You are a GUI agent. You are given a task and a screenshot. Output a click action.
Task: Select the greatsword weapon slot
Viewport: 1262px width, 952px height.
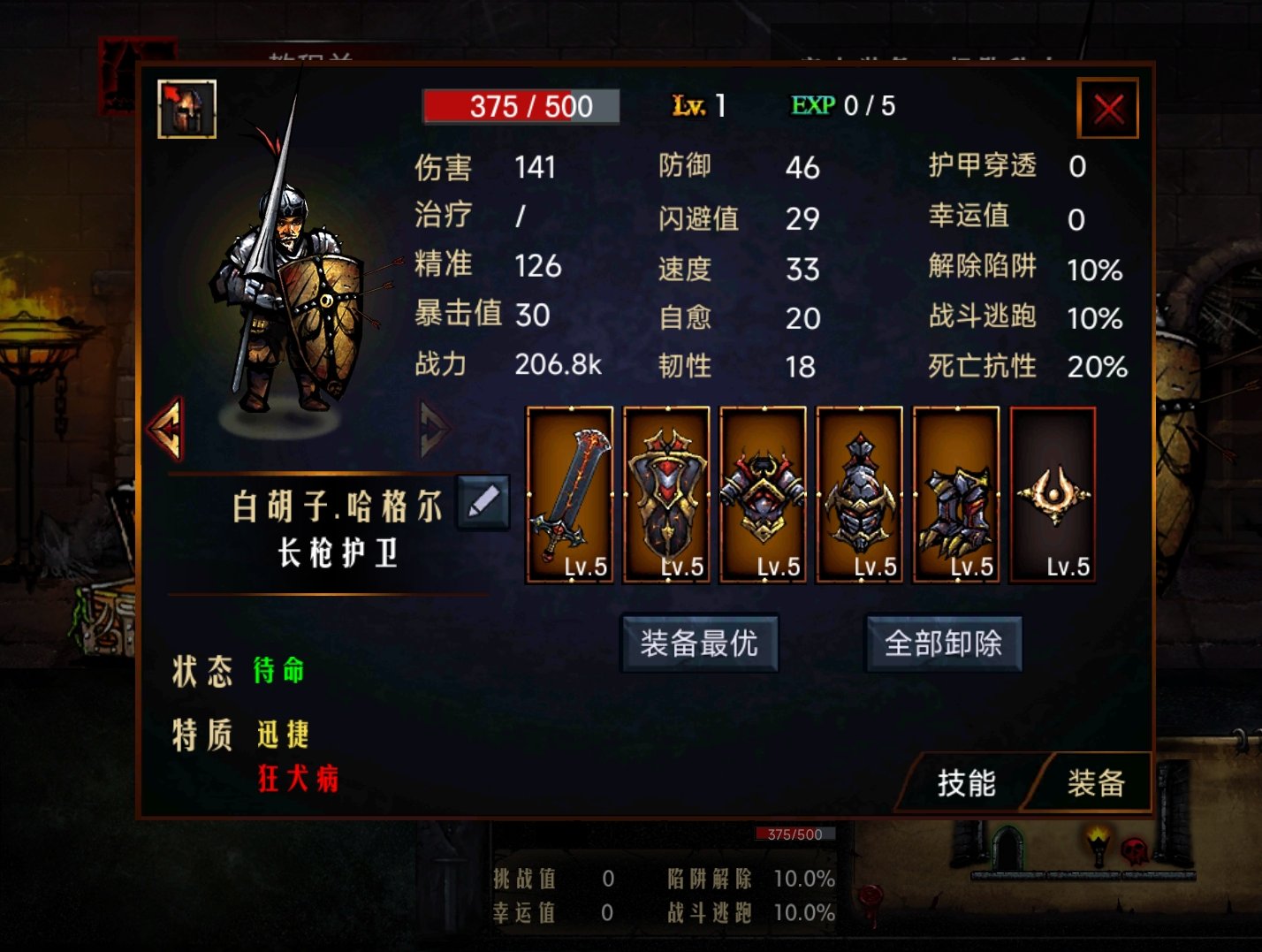570,494
